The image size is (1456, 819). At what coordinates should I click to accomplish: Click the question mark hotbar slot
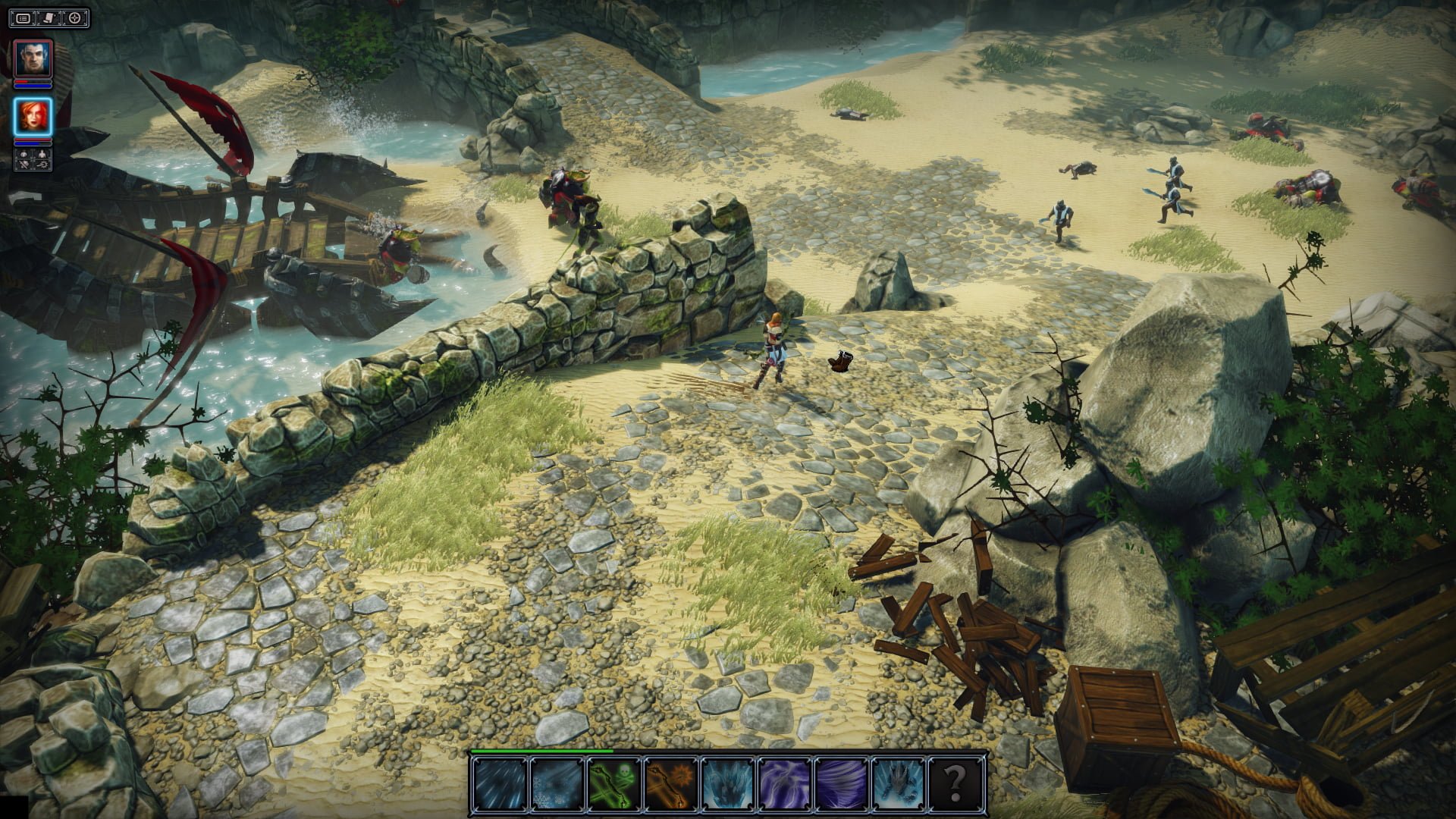click(955, 784)
